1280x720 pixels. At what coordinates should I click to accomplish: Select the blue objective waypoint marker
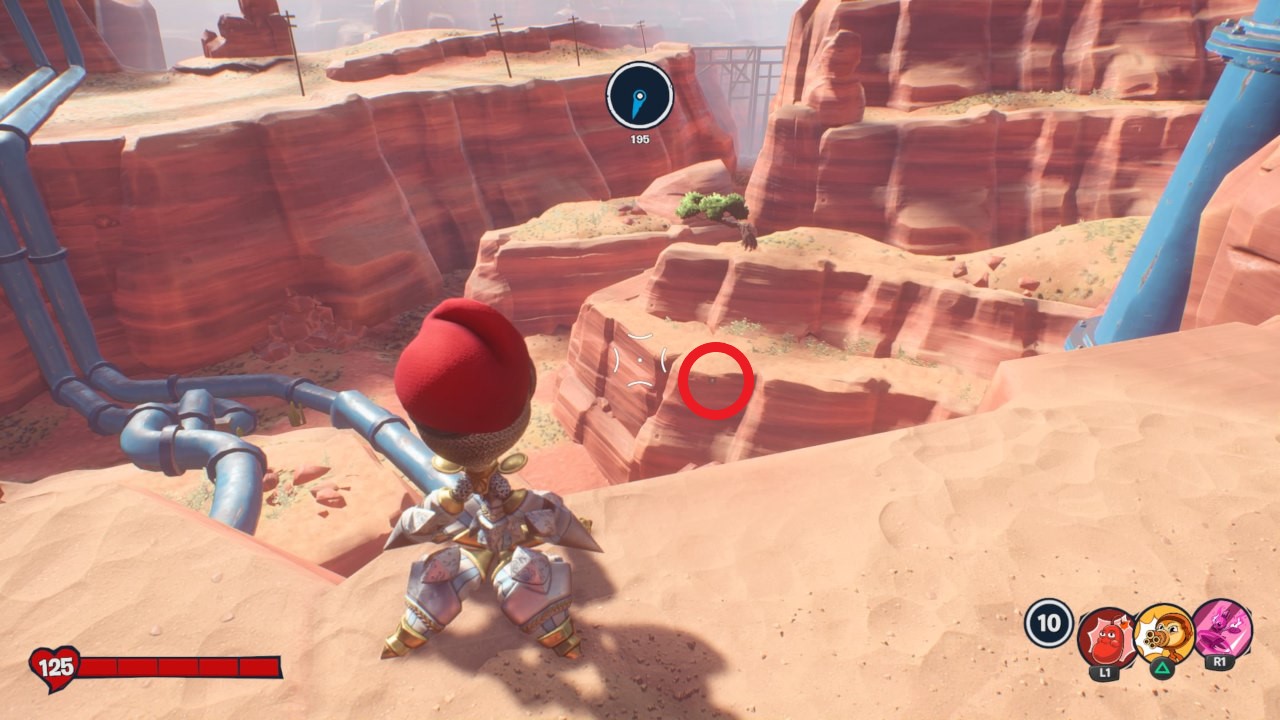639,95
